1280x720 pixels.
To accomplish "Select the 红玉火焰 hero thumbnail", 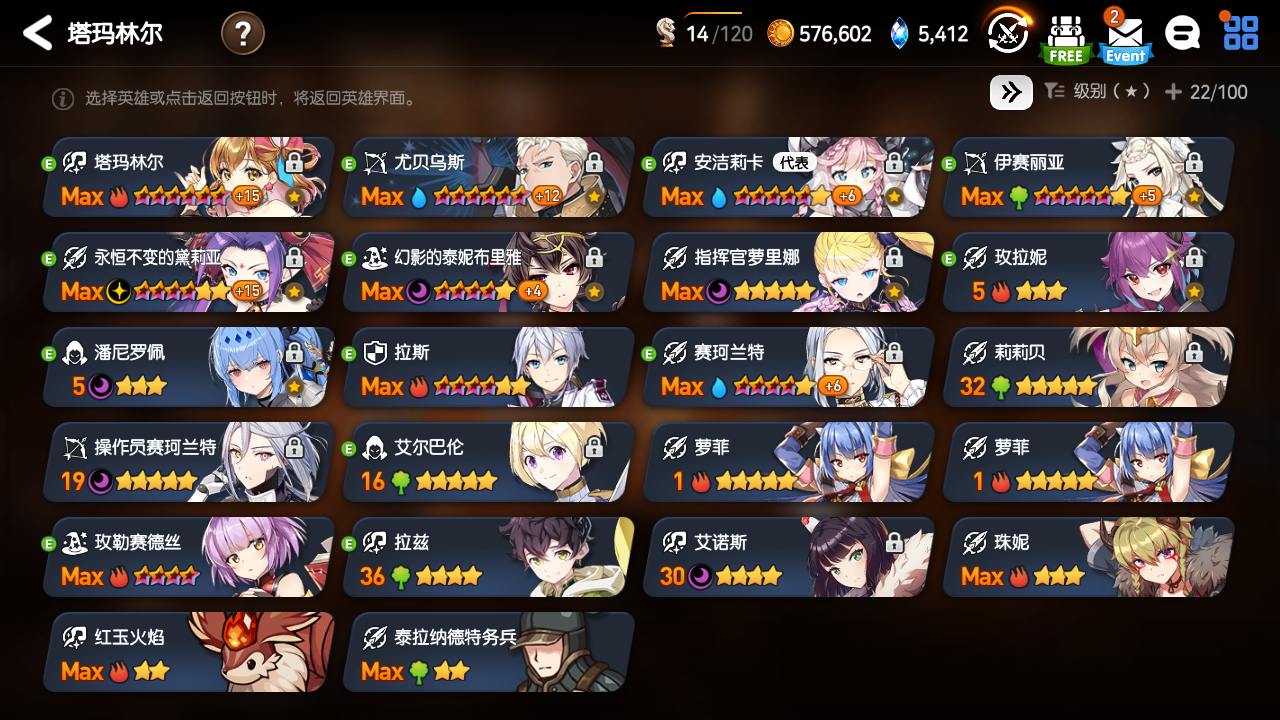I will coord(186,652).
